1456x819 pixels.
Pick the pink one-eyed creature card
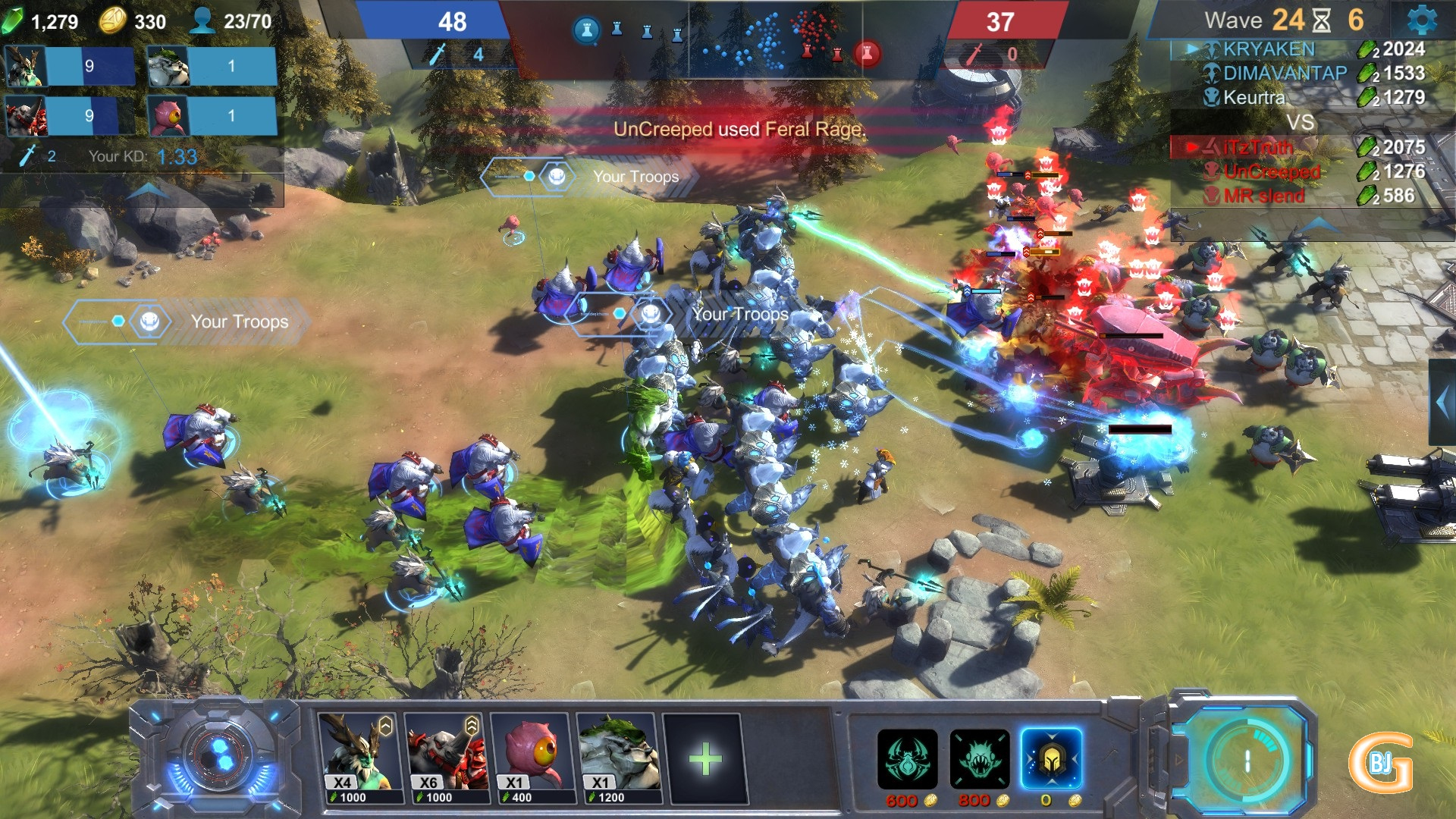532,757
